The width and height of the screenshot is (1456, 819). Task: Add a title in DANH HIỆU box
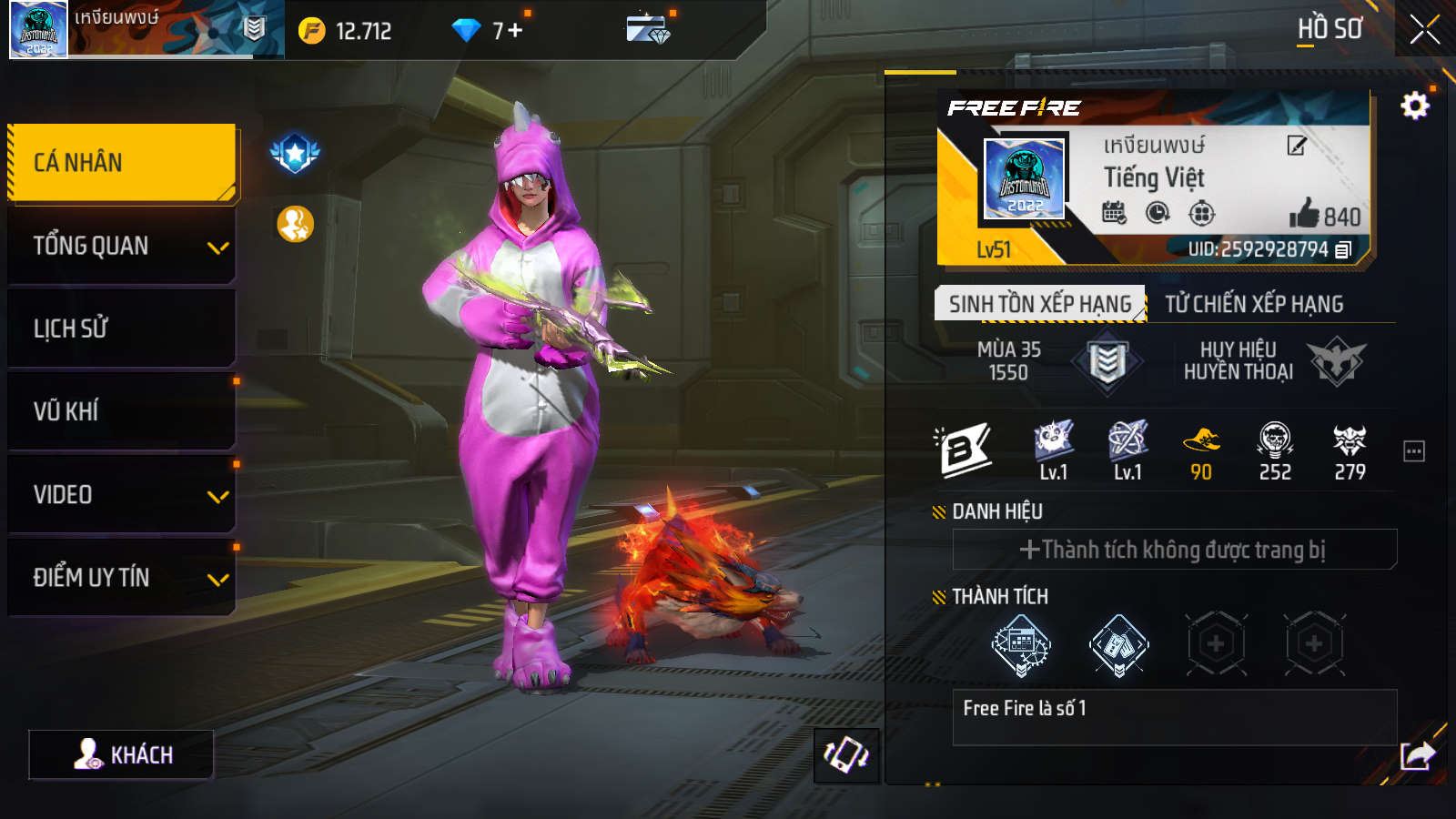(x=1174, y=550)
